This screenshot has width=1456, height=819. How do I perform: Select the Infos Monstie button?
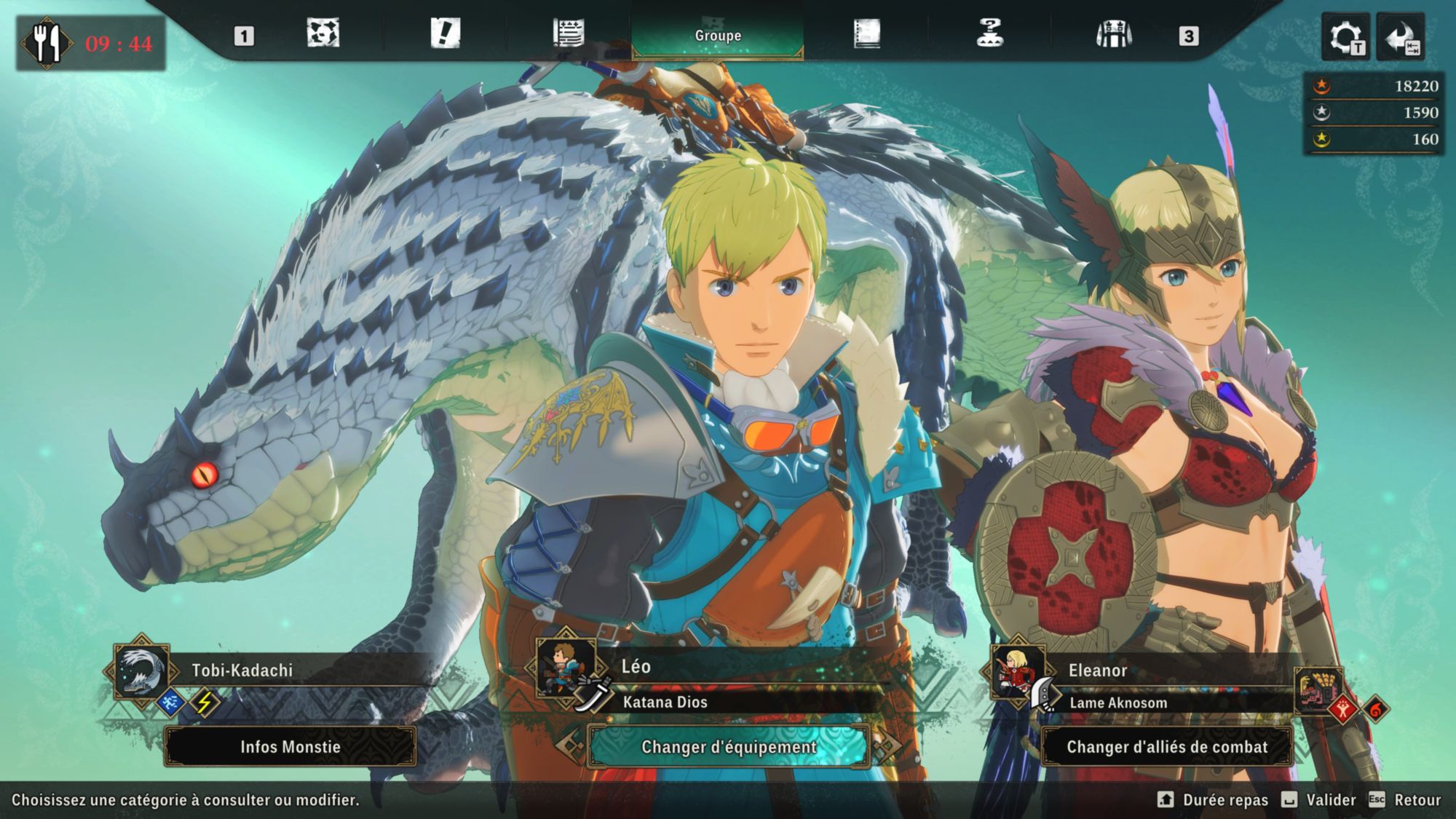click(x=290, y=747)
